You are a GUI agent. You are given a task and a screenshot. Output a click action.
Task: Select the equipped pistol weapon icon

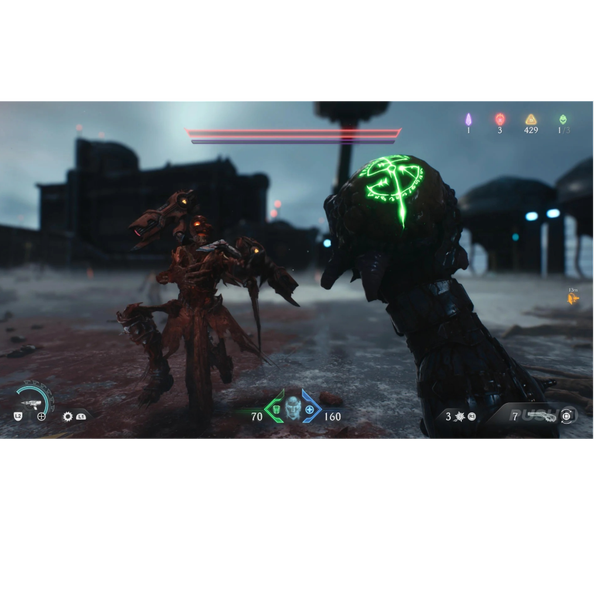pyautogui.click(x=30, y=401)
